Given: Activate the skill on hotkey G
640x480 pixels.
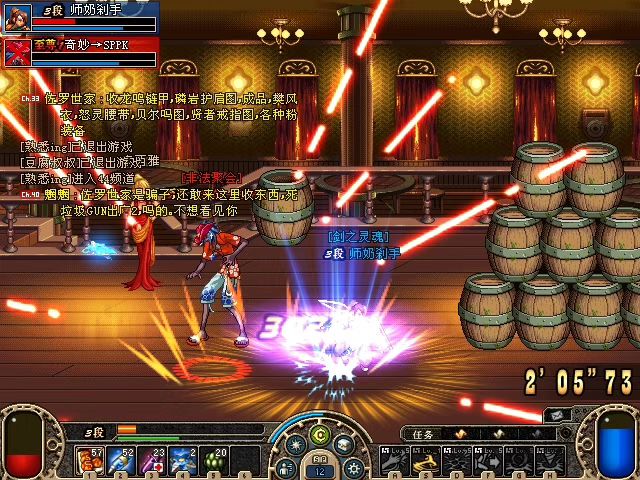Looking at the screenshot, I should coord(520,461).
